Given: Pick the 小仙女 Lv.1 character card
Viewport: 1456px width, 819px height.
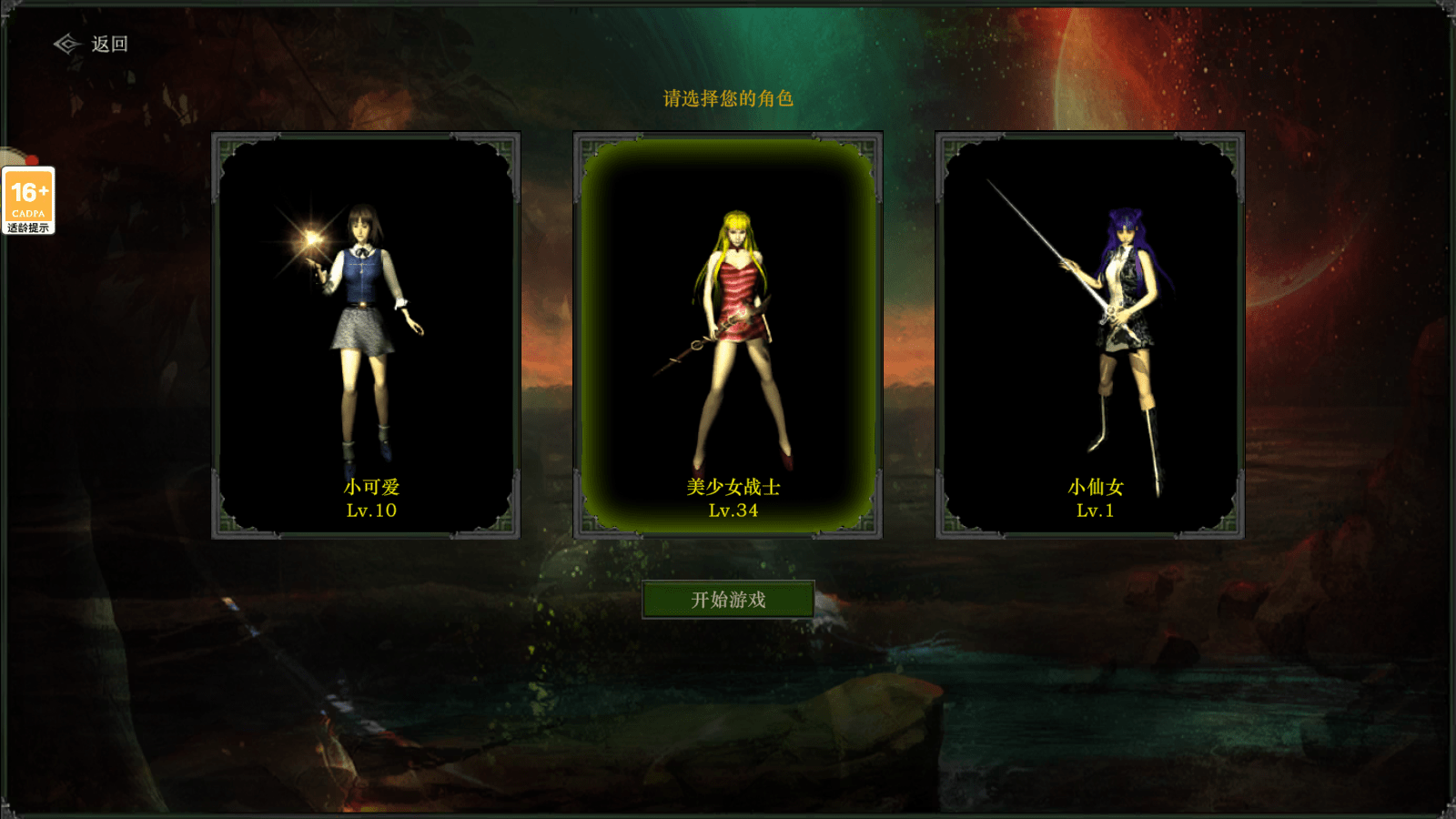Looking at the screenshot, I should 1090,335.
